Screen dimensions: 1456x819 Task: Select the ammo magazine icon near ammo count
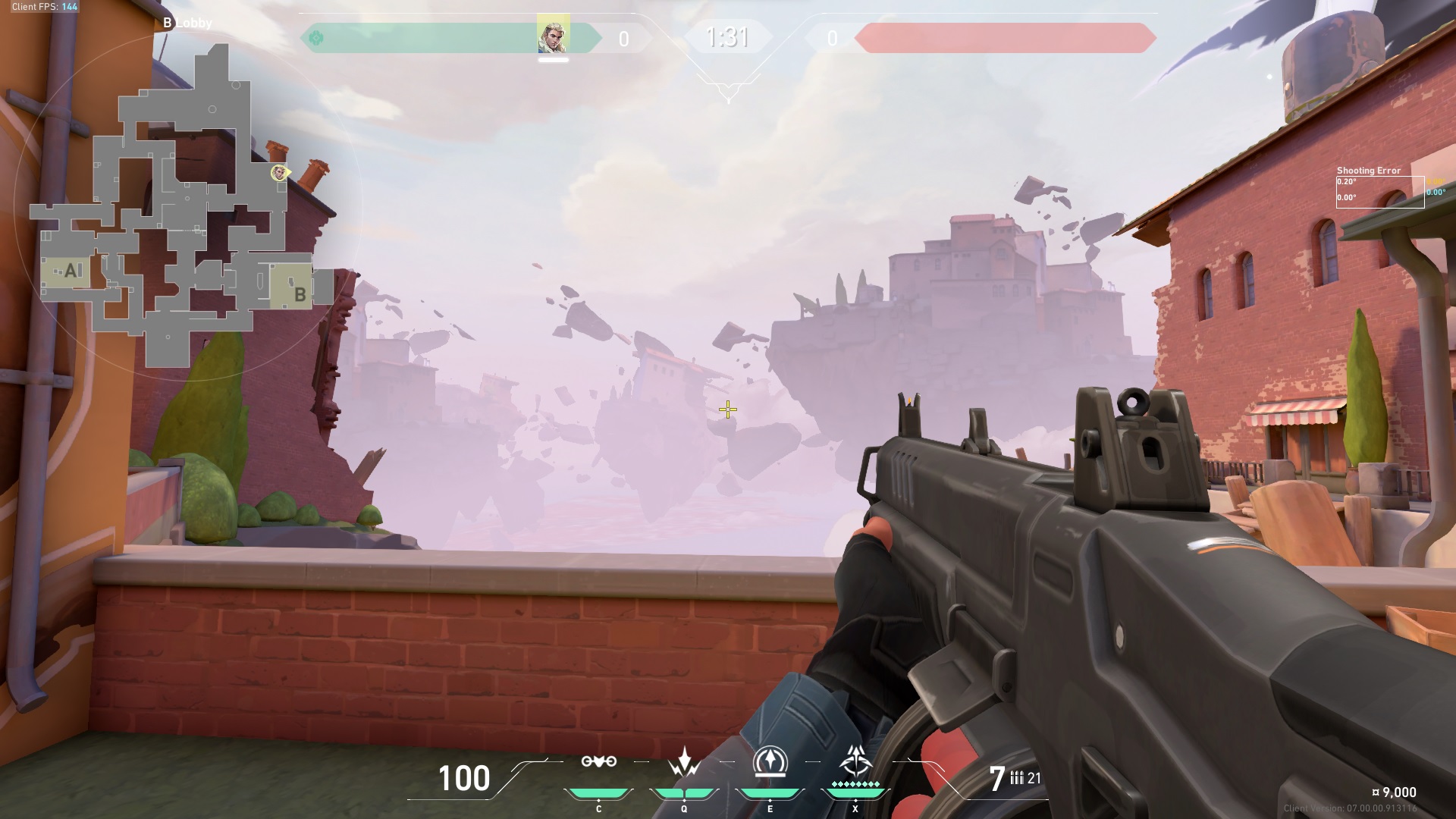(1016, 778)
